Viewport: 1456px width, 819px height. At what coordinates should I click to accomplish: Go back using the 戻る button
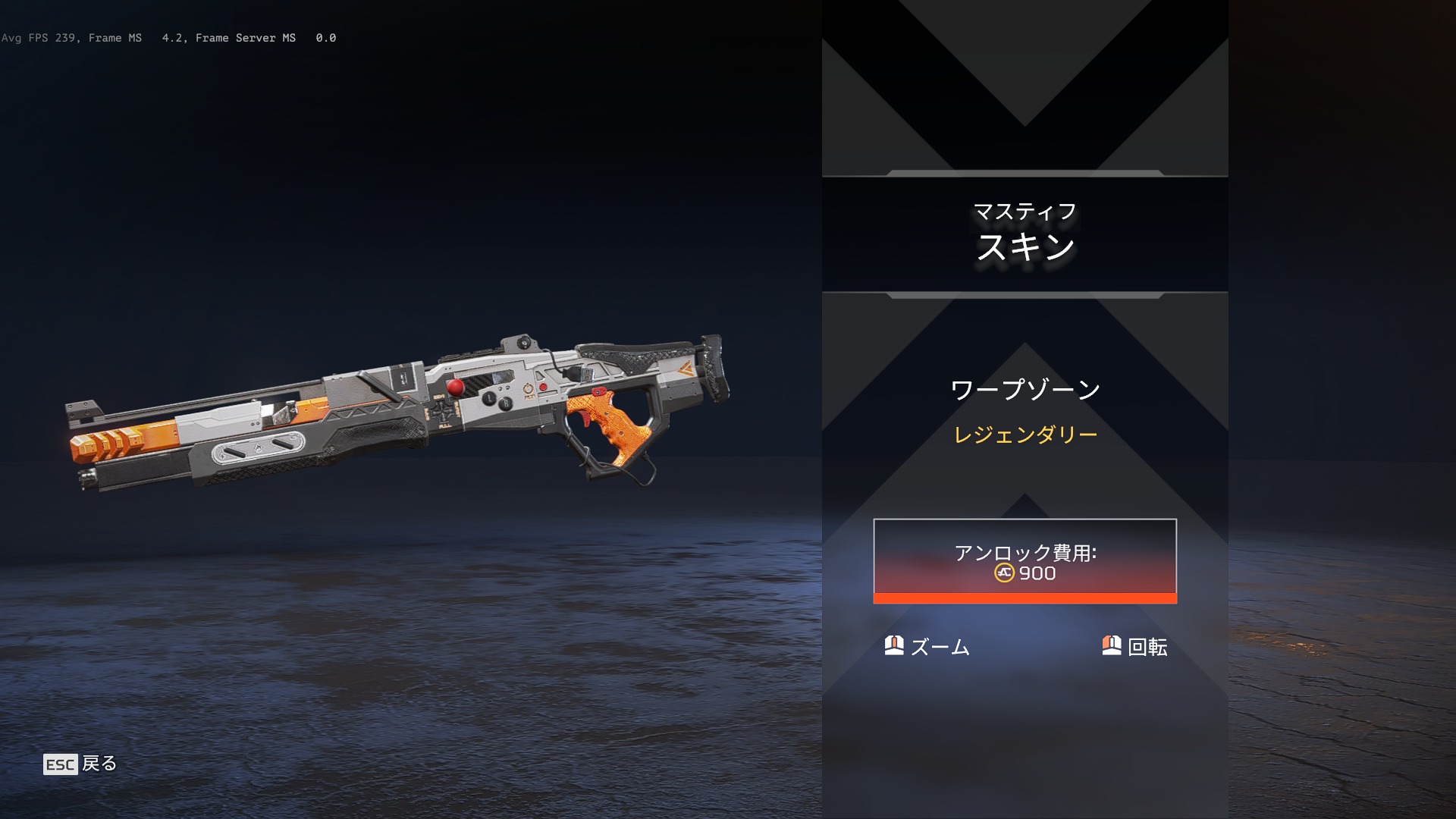click(x=81, y=764)
